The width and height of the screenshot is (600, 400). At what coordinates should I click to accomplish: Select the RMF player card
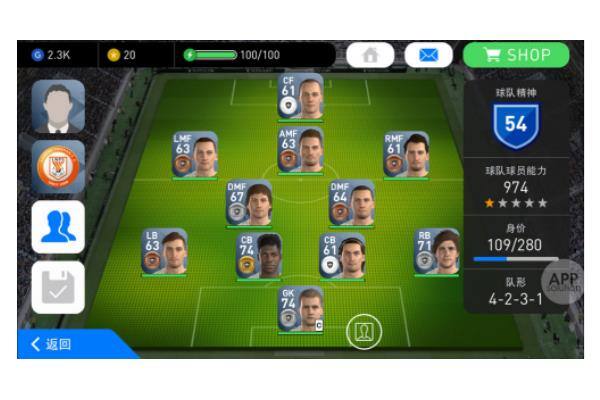coord(406,155)
